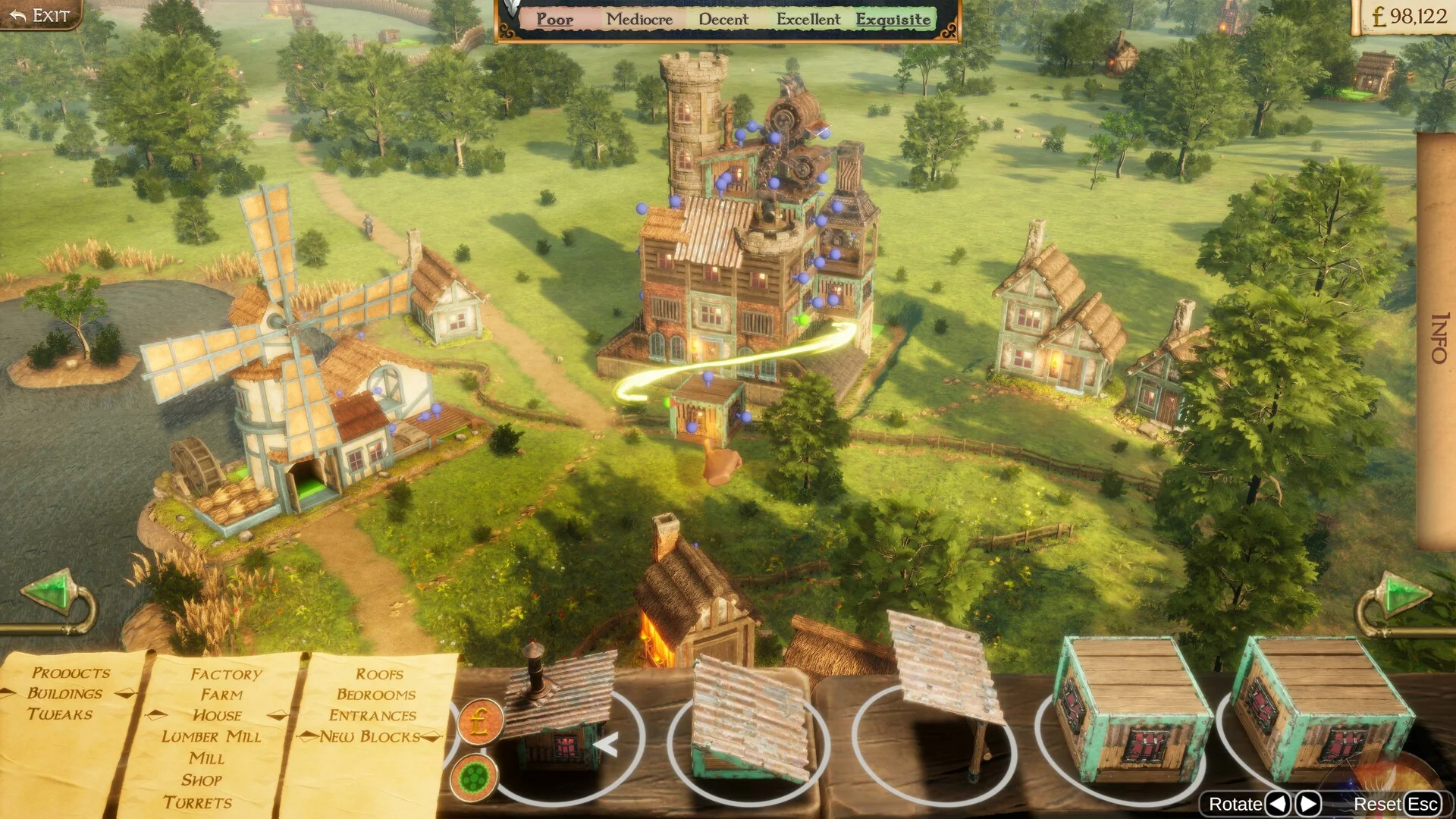The image size is (1456, 819).
Task: Show the Roofs block list
Action: pyautogui.click(x=379, y=674)
